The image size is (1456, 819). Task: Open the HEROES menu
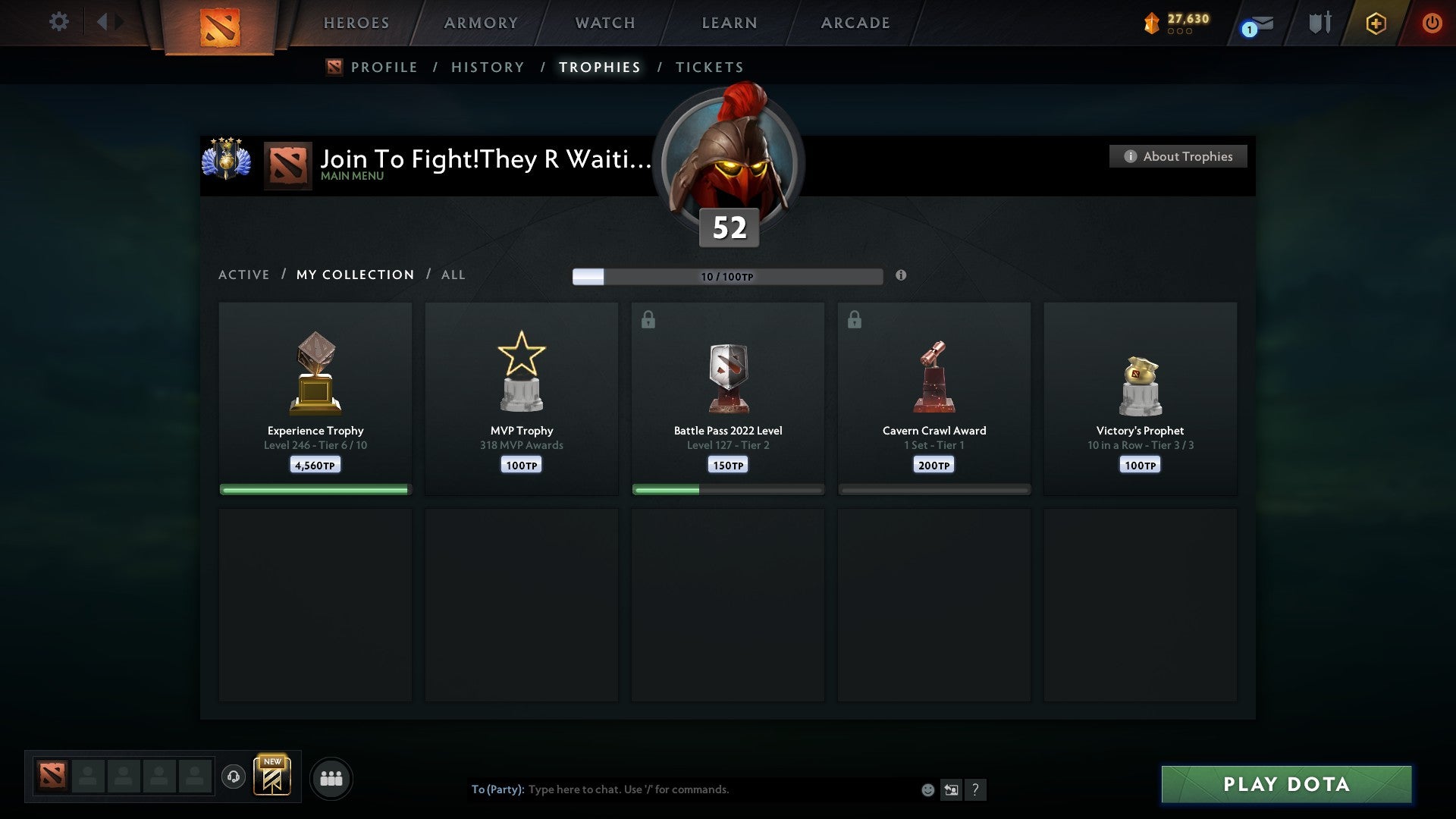click(356, 23)
